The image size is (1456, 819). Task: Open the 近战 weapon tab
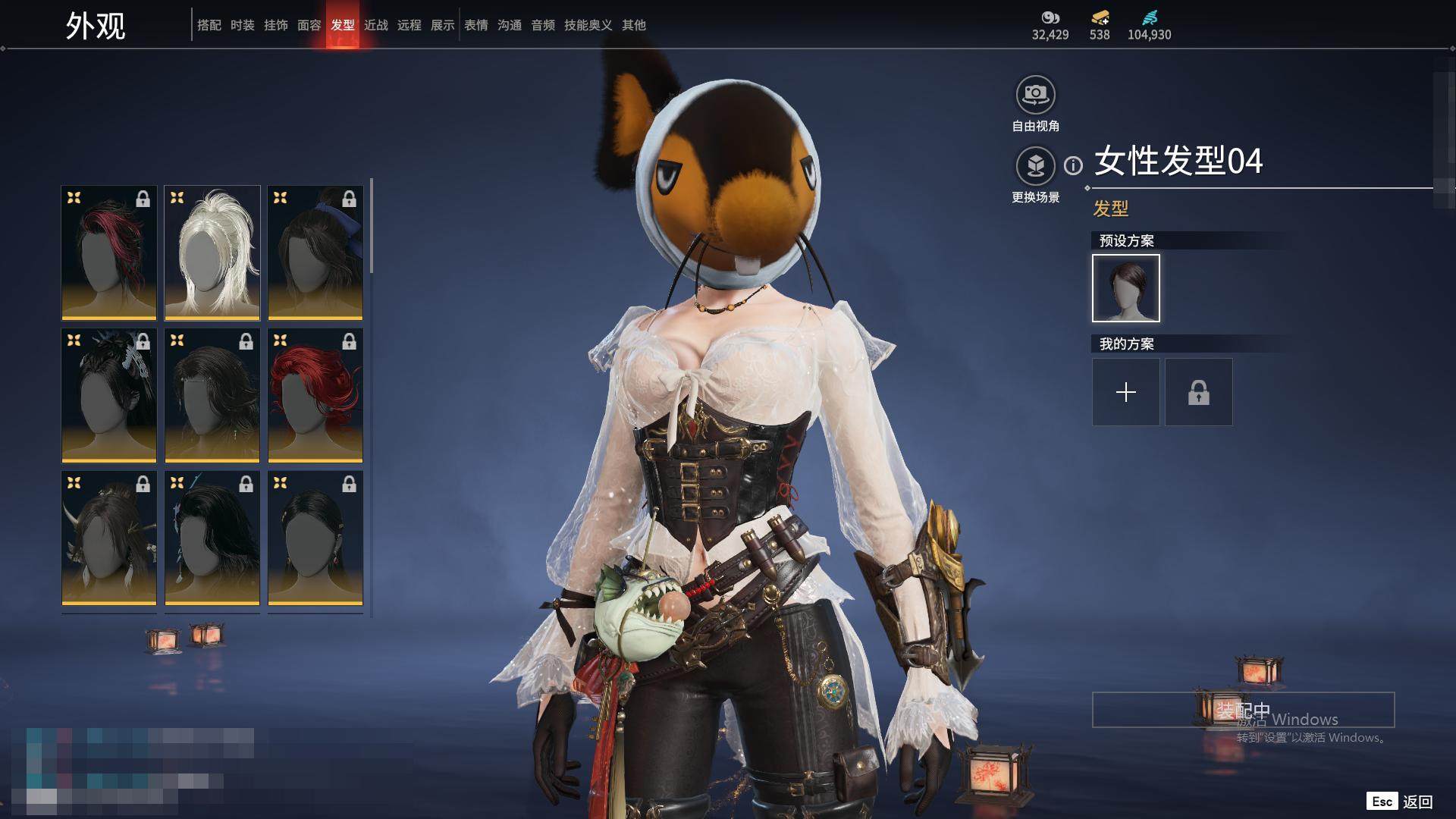[x=375, y=25]
